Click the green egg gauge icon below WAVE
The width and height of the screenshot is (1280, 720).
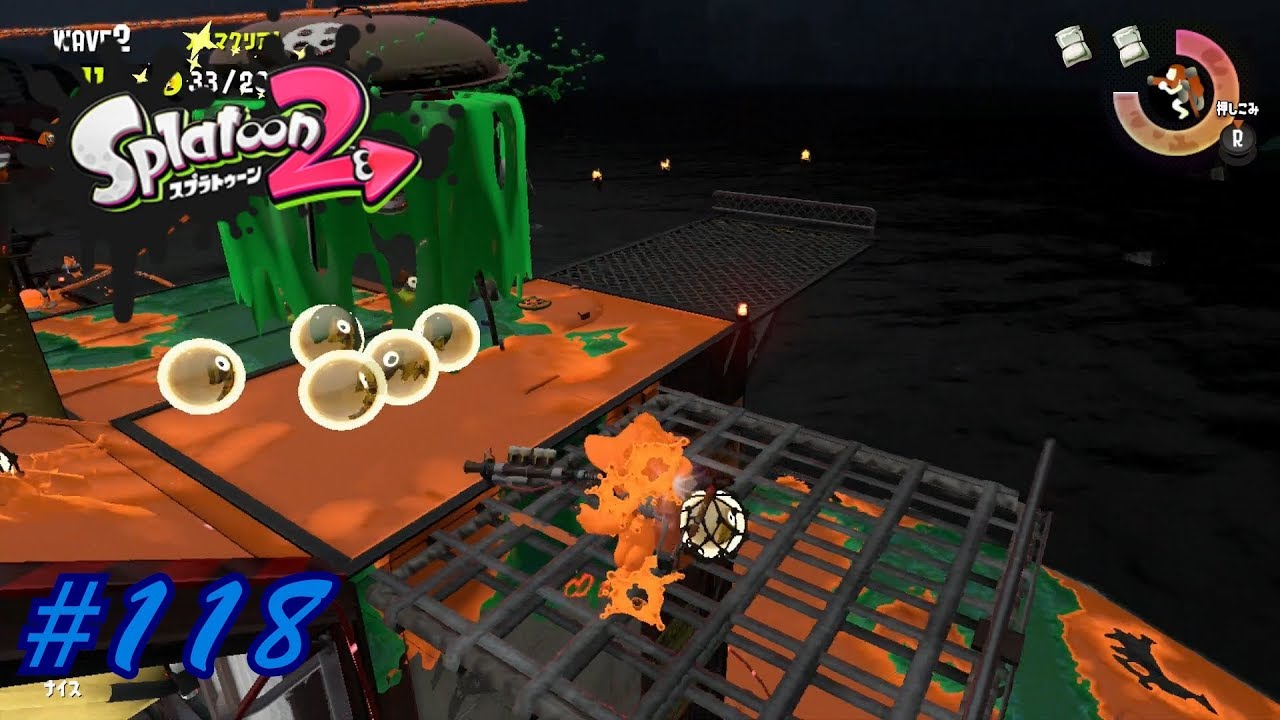point(93,74)
